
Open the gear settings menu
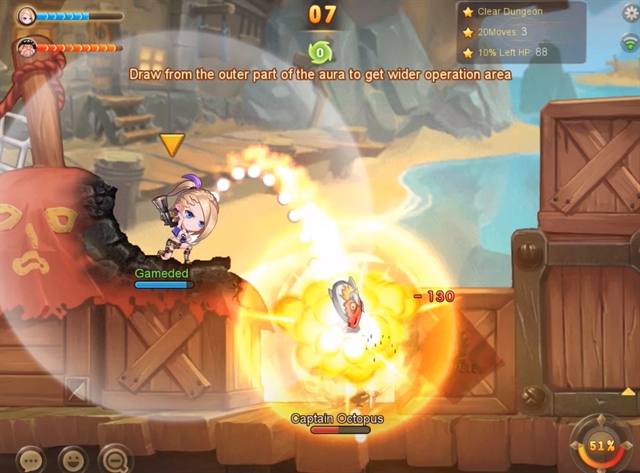click(629, 12)
